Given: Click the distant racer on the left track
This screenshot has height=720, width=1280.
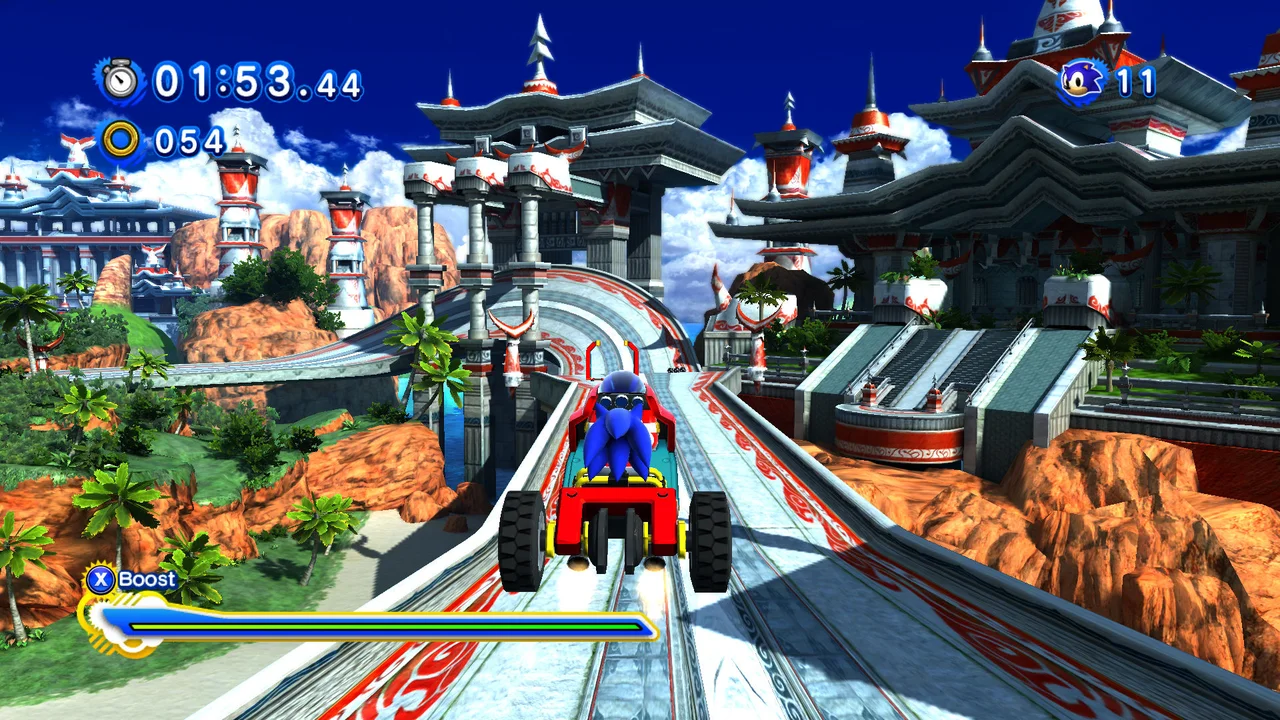Looking at the screenshot, I should pyautogui.click(x=677, y=369).
